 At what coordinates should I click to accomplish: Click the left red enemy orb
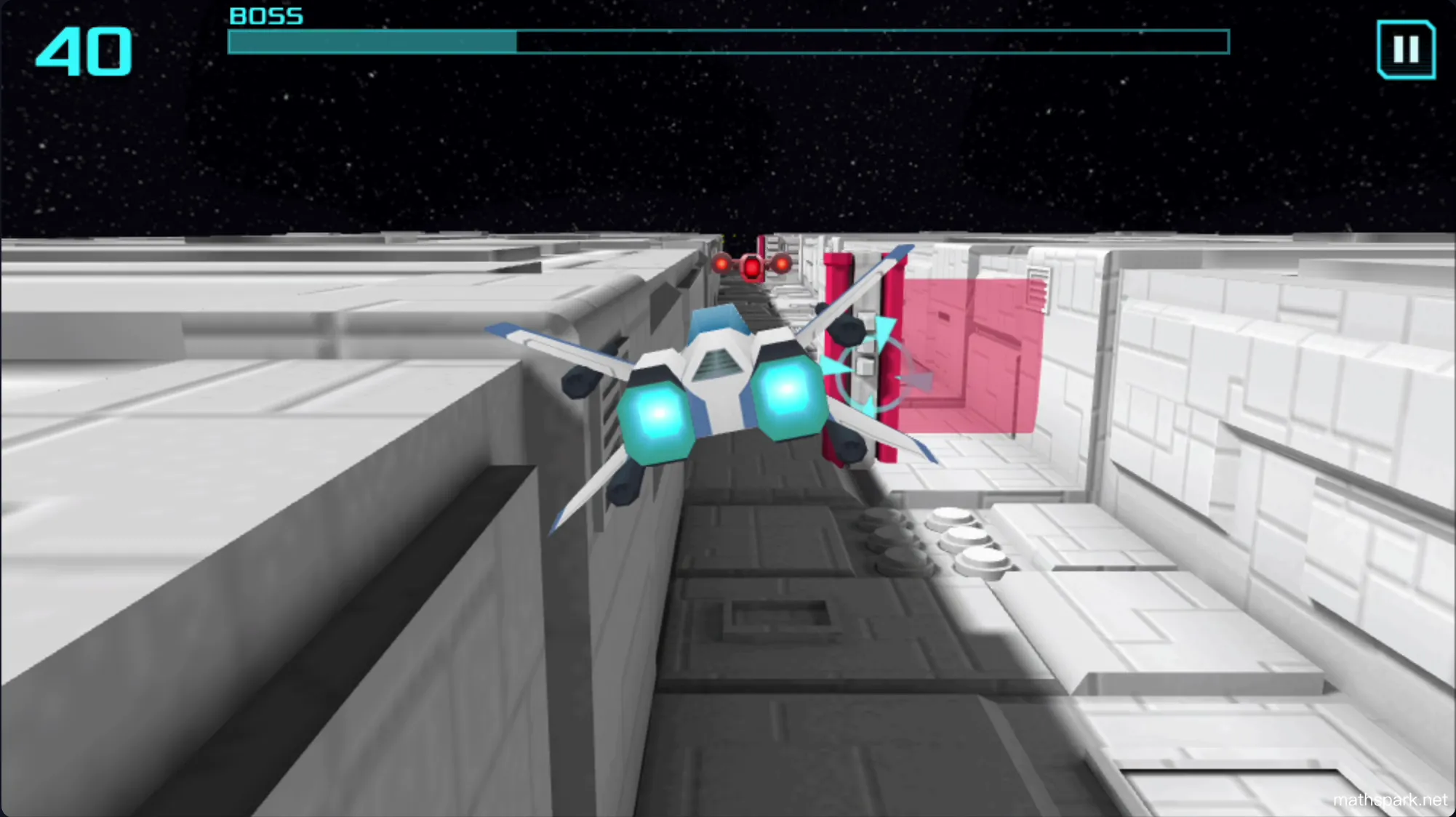click(721, 264)
